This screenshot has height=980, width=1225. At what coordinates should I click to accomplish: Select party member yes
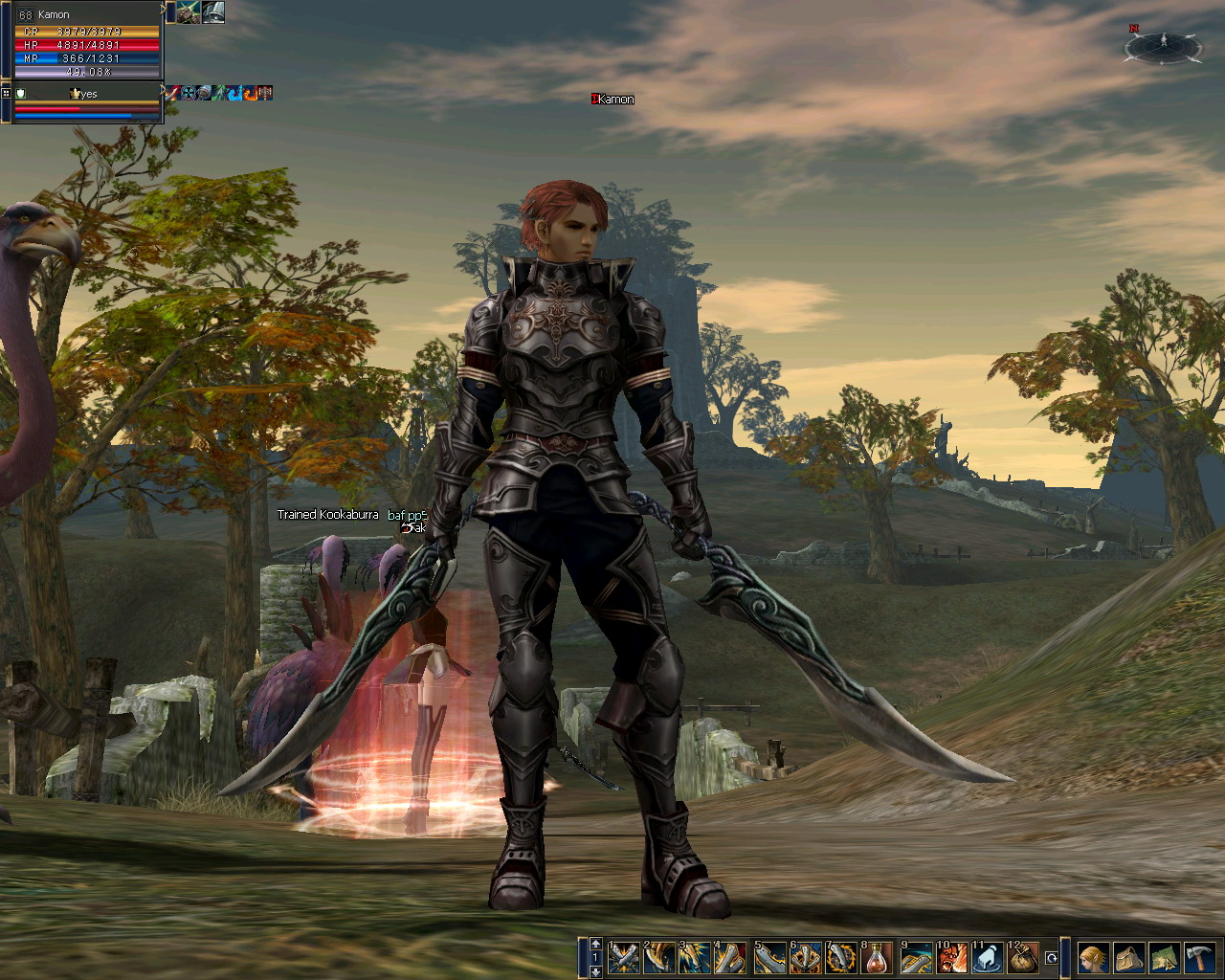[86, 94]
